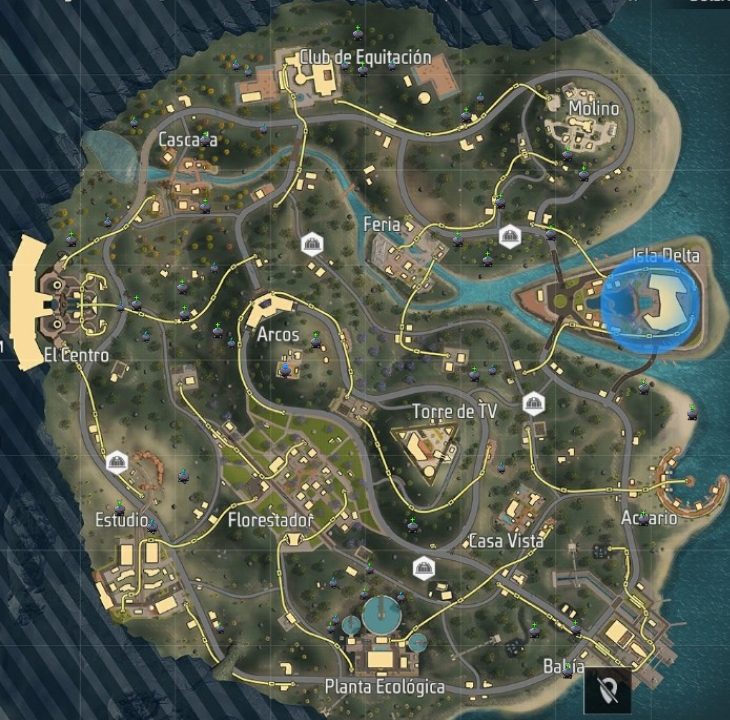Screen dimensions: 730x720
Task: Mark the Casa Vista location
Action: tap(506, 541)
